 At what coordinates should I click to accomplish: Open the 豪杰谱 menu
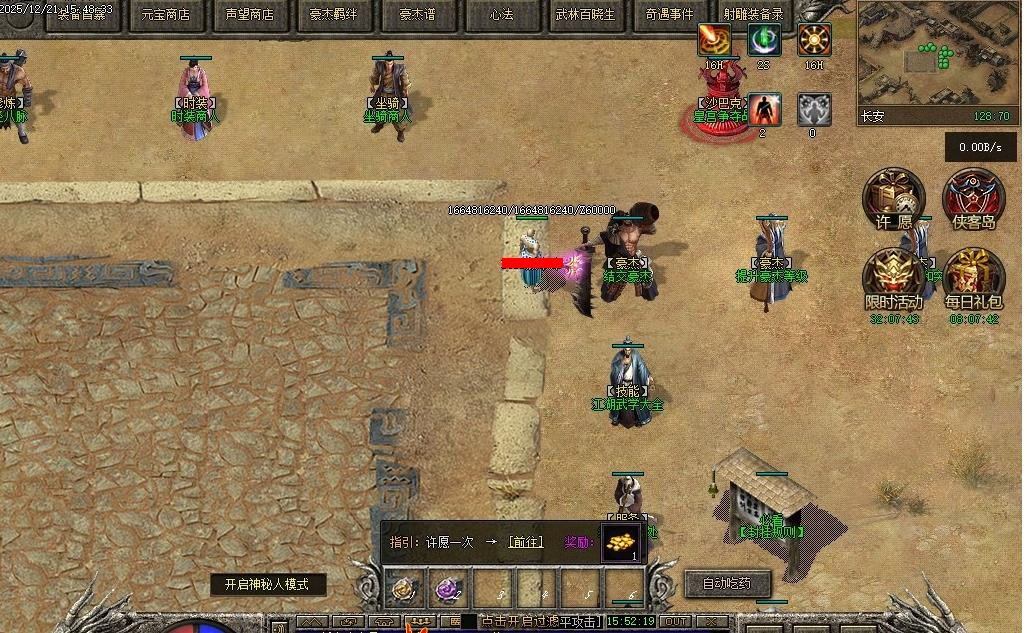(x=417, y=15)
